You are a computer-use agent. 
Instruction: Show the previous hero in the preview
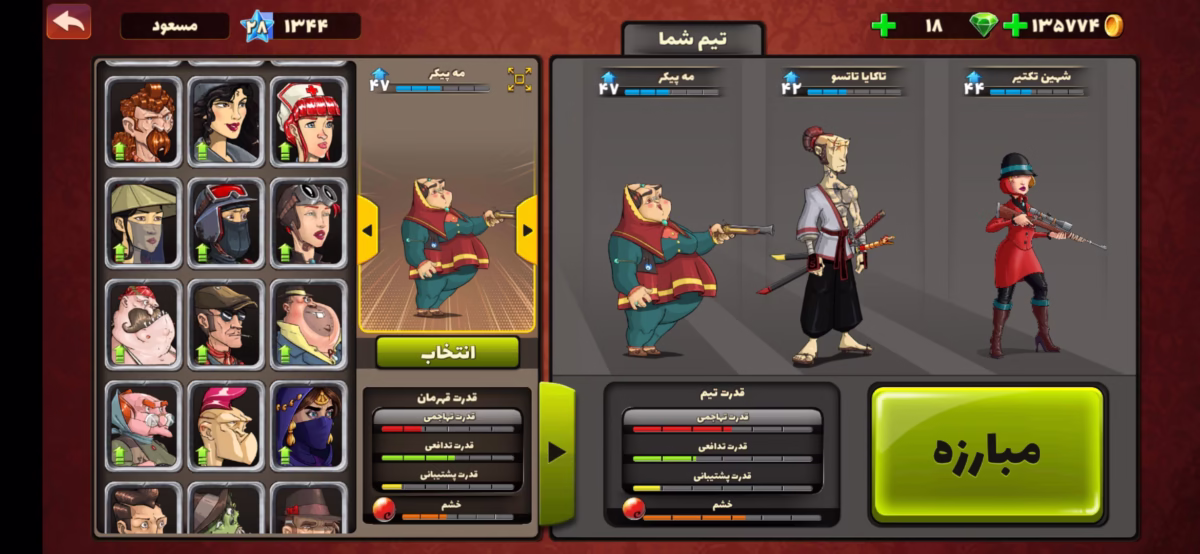[x=367, y=230]
